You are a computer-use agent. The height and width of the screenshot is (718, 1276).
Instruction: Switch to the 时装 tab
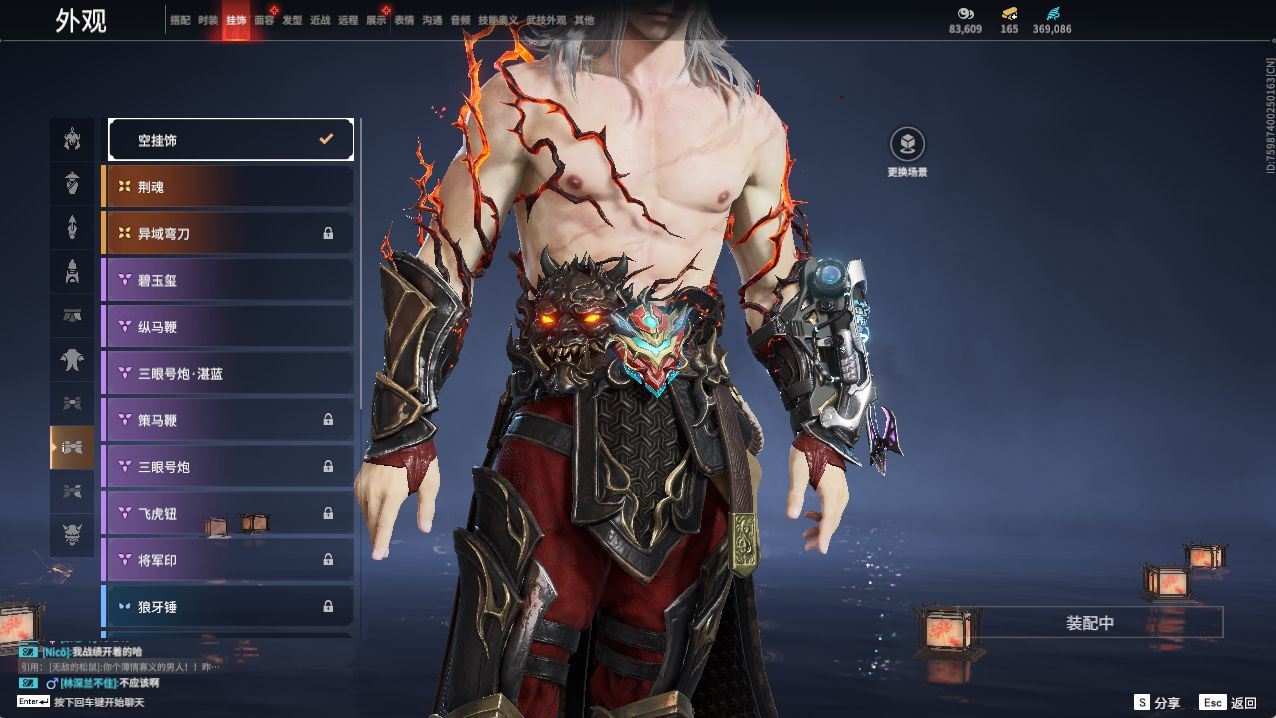coord(208,20)
